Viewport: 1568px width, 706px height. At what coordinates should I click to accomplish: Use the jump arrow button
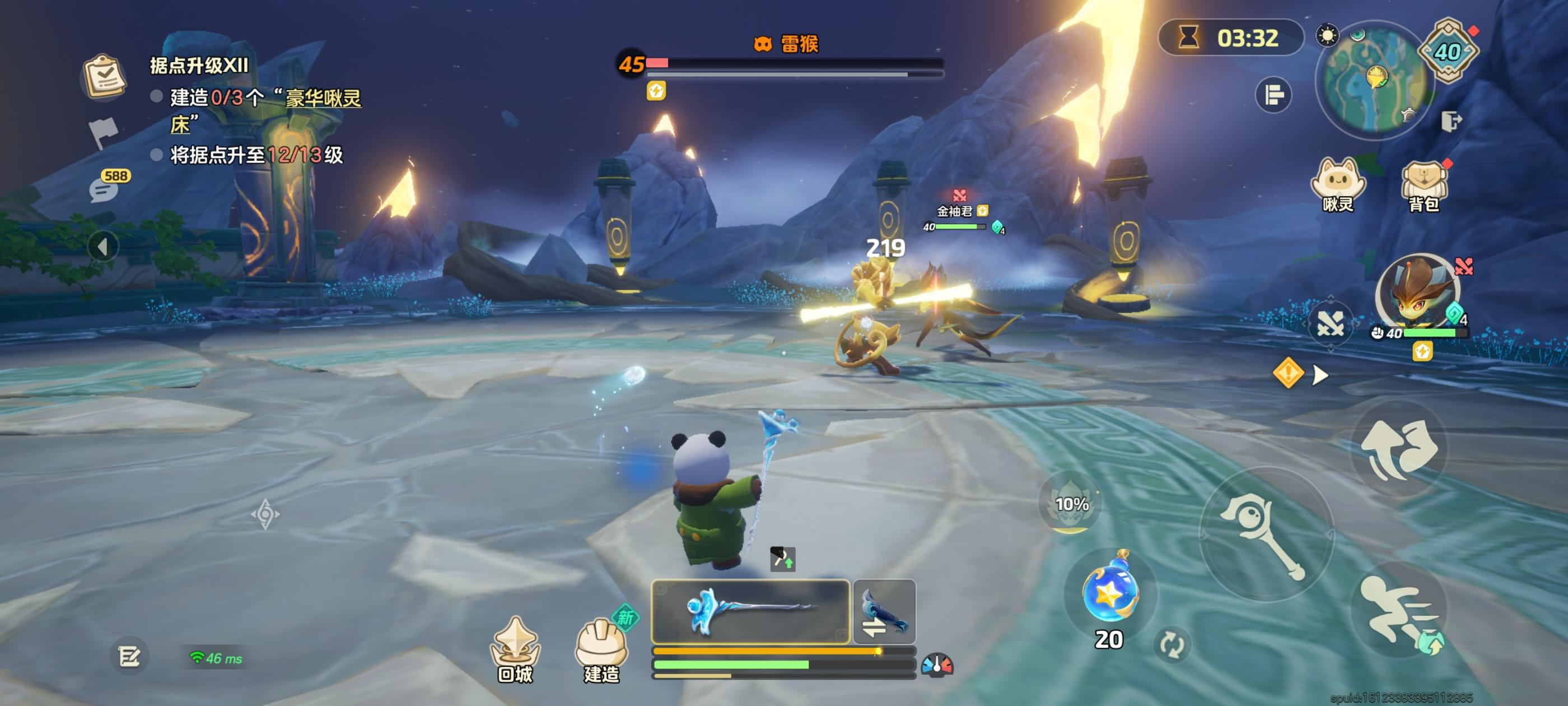pyautogui.click(x=1399, y=449)
